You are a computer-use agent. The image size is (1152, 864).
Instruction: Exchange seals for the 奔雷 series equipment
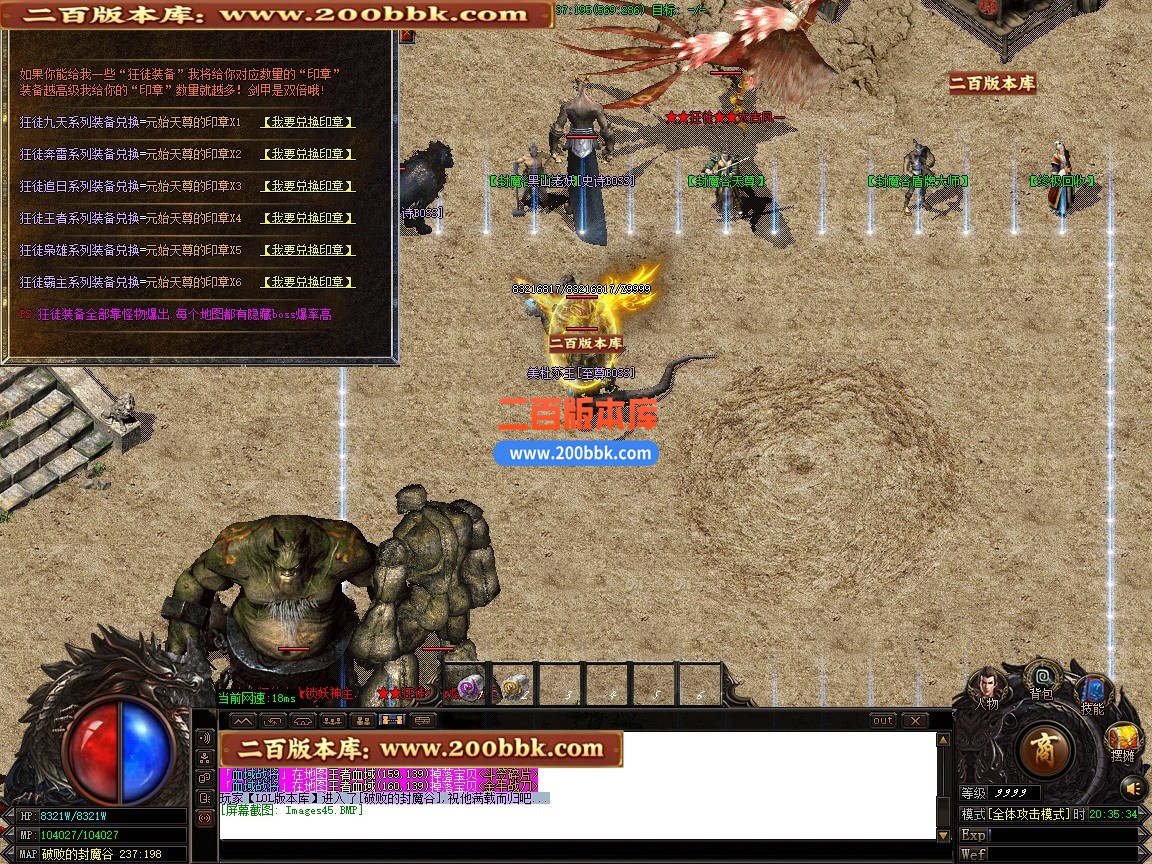(x=308, y=154)
